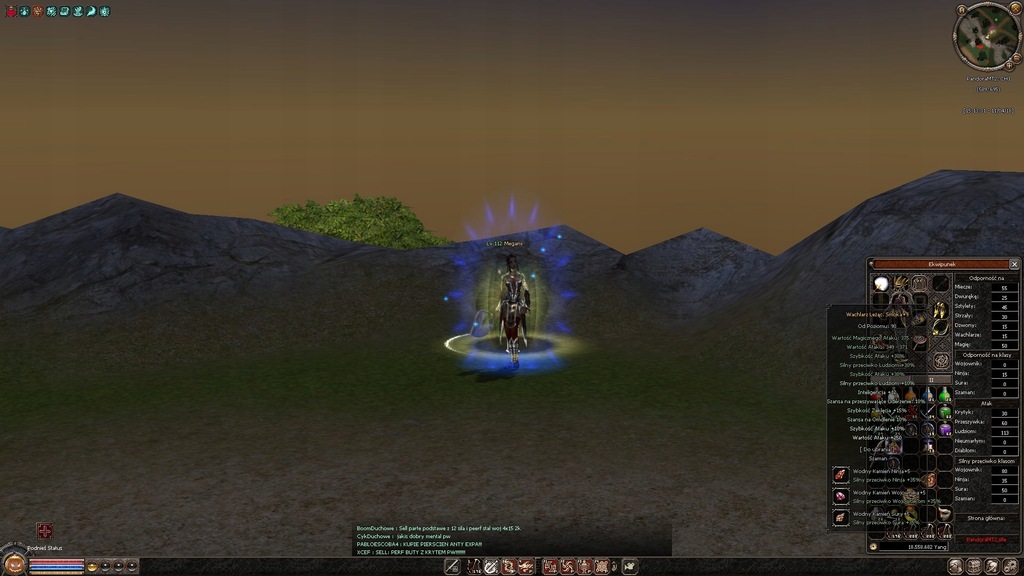The height and width of the screenshot is (576, 1024).
Task: Select the glowing white orb equipment slot
Action: click(881, 284)
